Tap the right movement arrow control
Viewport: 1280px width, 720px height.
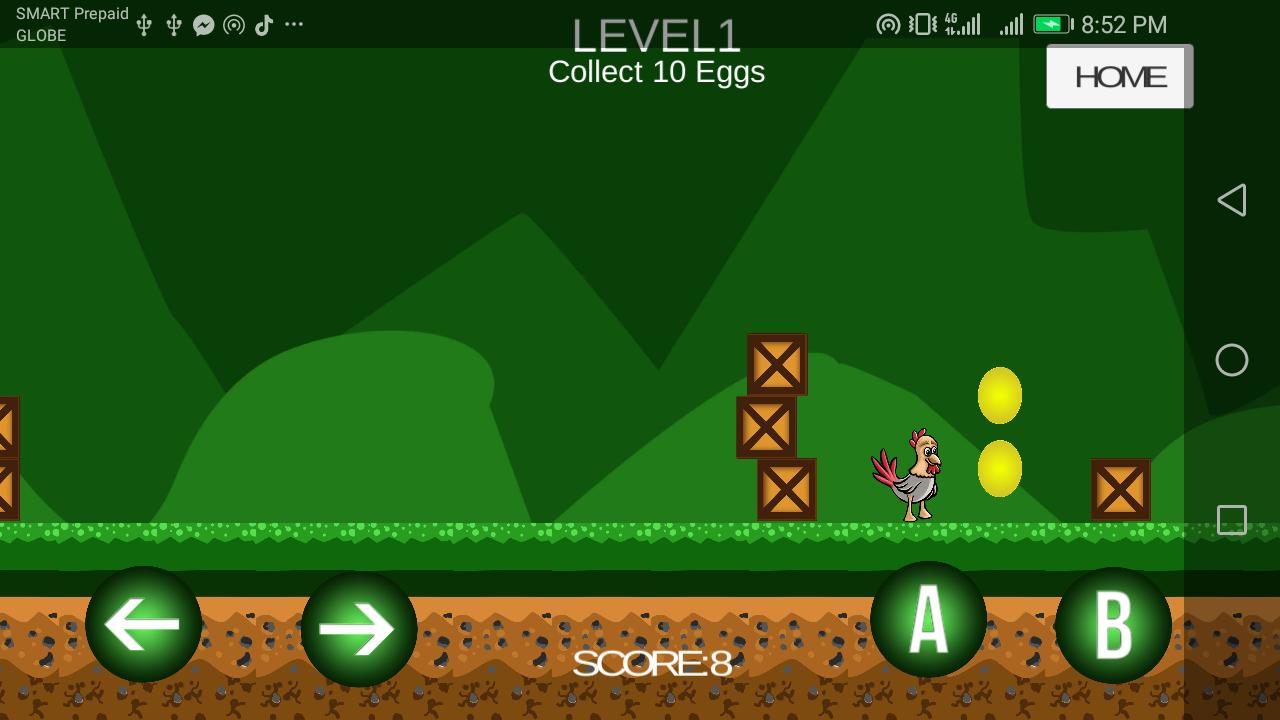tap(360, 626)
